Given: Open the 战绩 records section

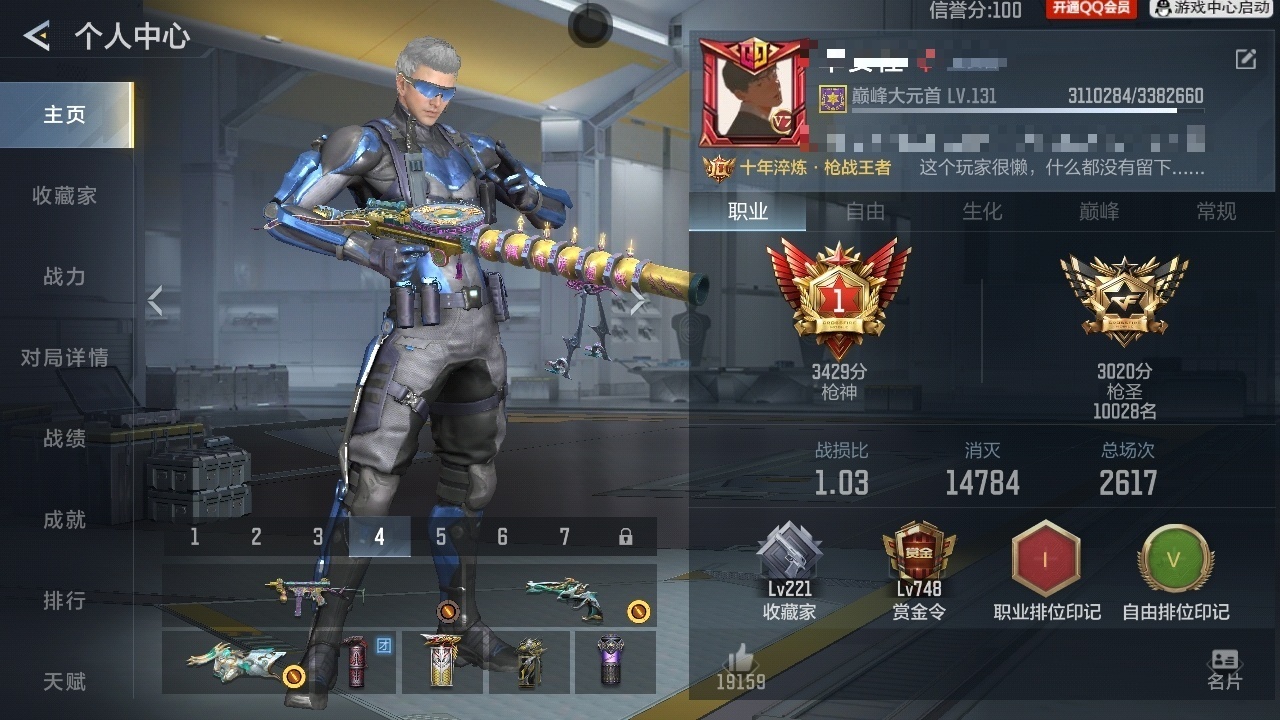Looking at the screenshot, I should 65,439.
